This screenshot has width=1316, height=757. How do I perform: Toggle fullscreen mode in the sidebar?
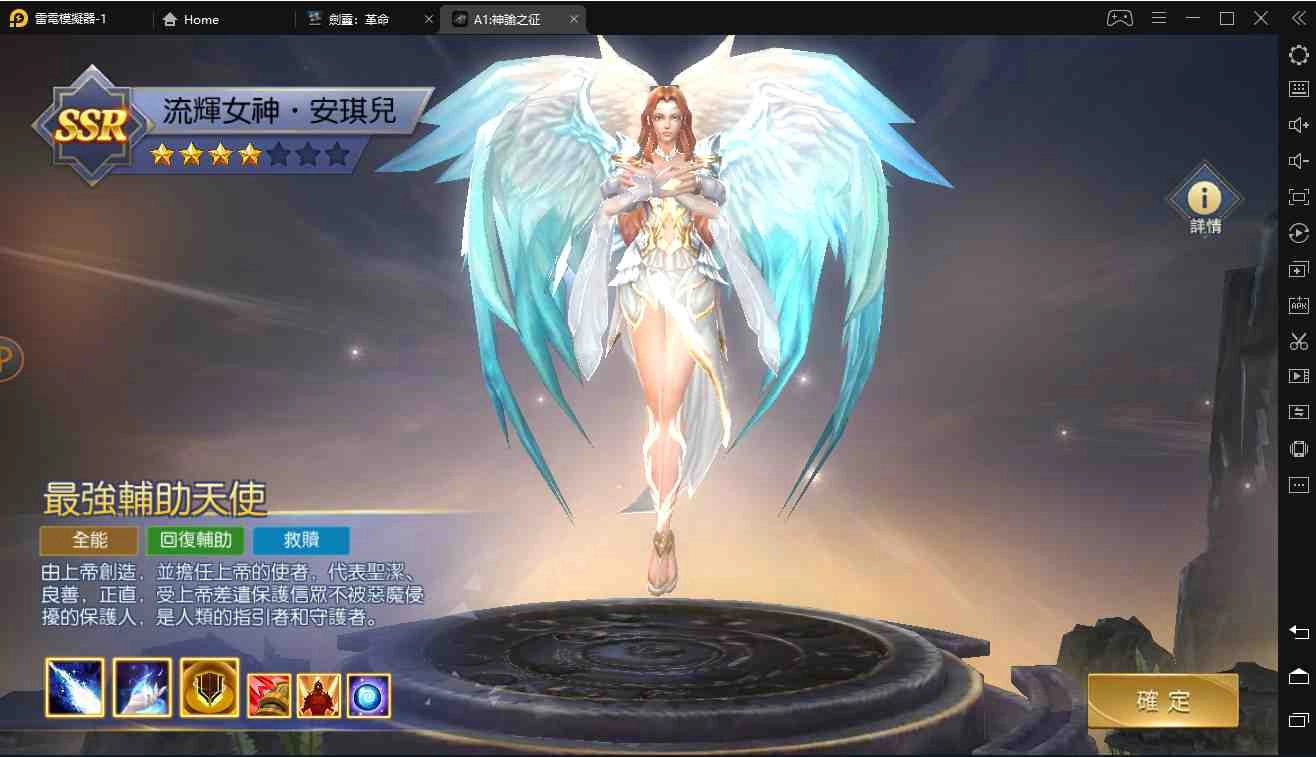pyautogui.click(x=1297, y=196)
